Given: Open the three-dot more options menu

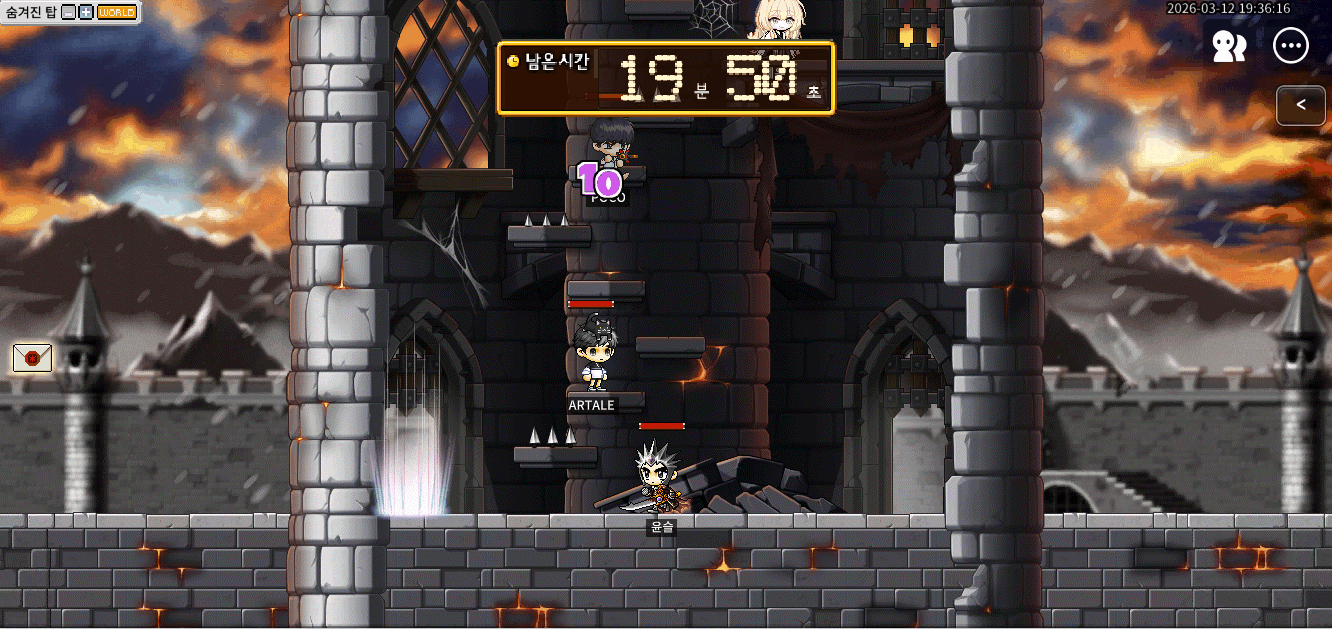Looking at the screenshot, I should tap(1291, 46).
